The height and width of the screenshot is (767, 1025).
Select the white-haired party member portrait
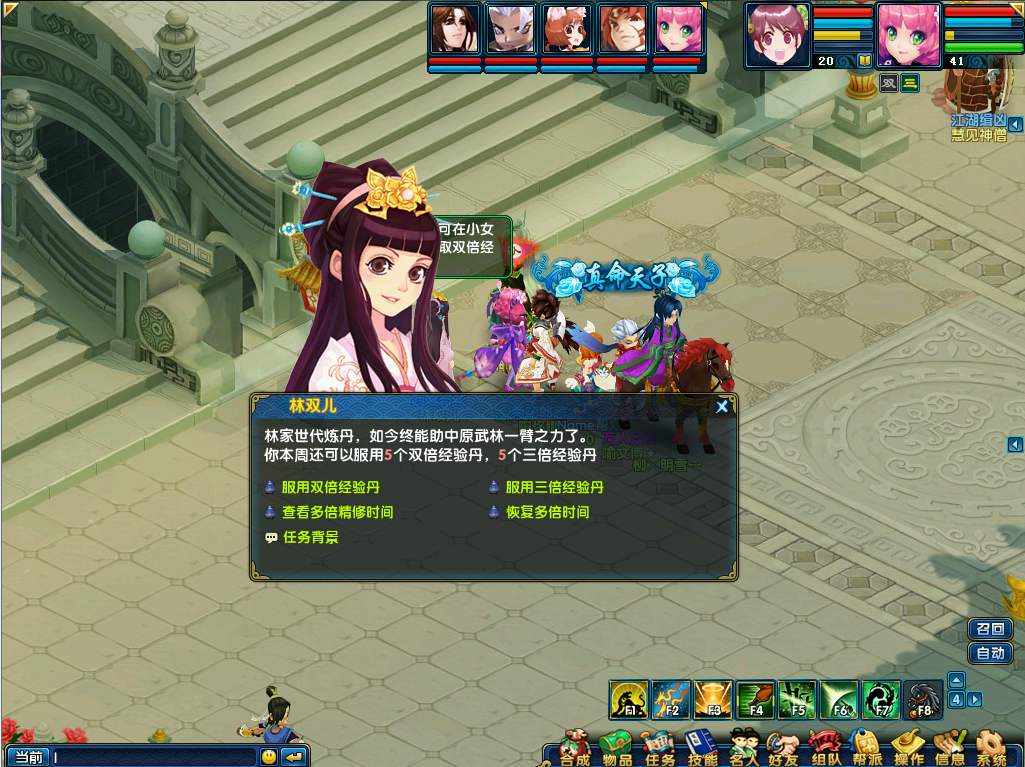point(511,29)
